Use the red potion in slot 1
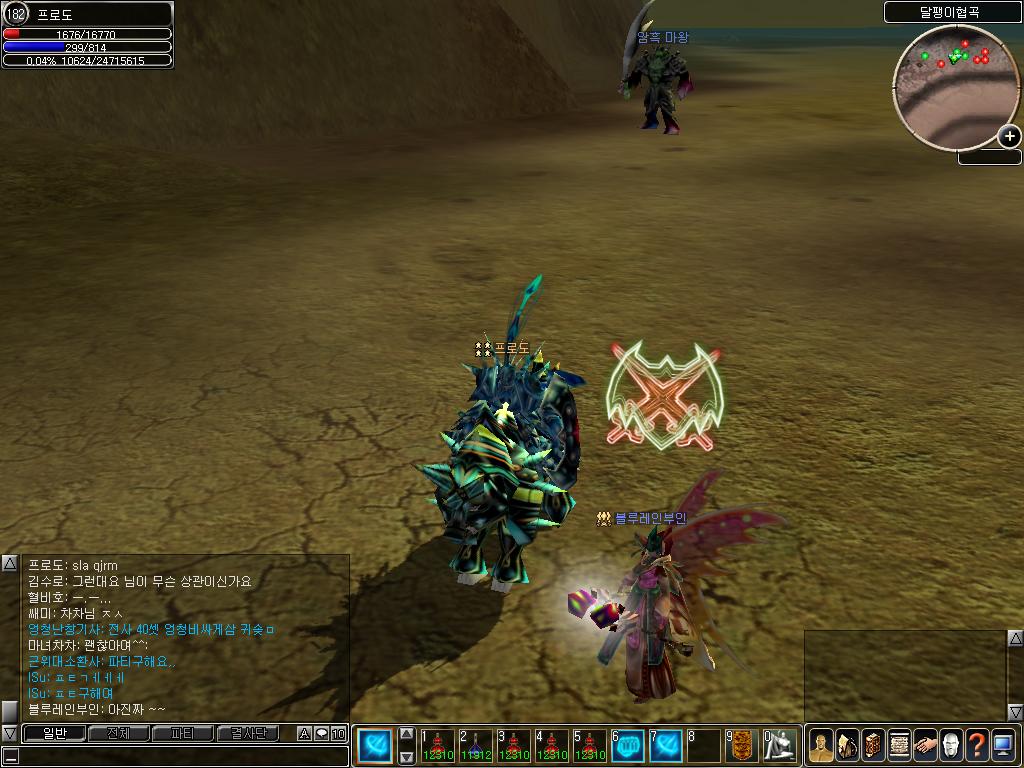Viewport: 1024px width, 768px height. [437, 746]
